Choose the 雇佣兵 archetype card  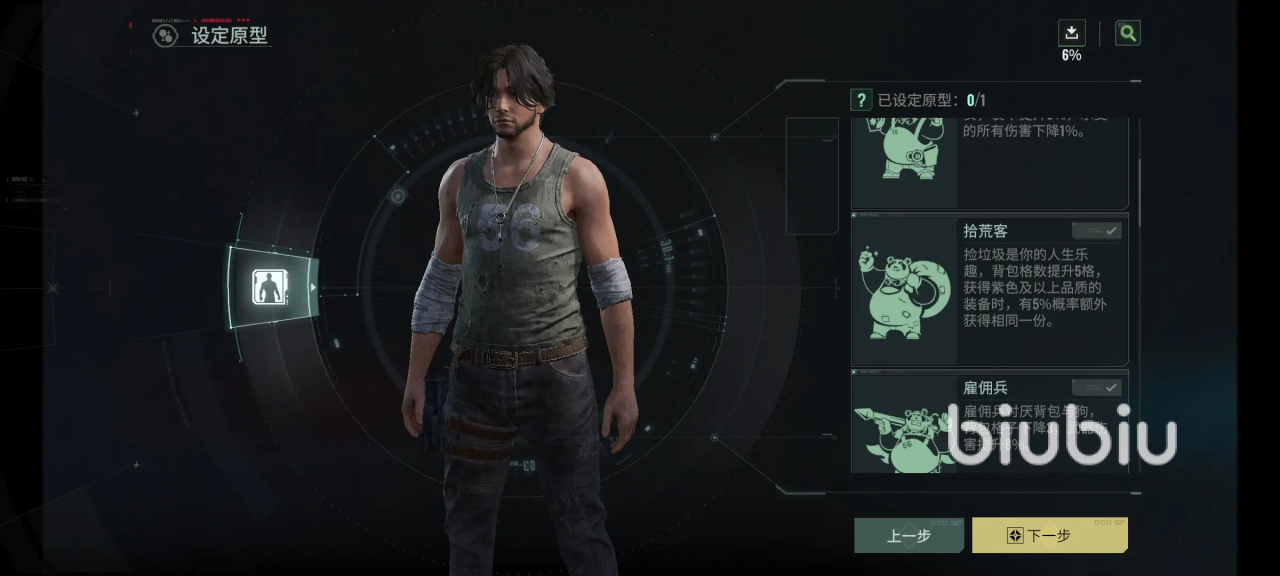(x=989, y=421)
